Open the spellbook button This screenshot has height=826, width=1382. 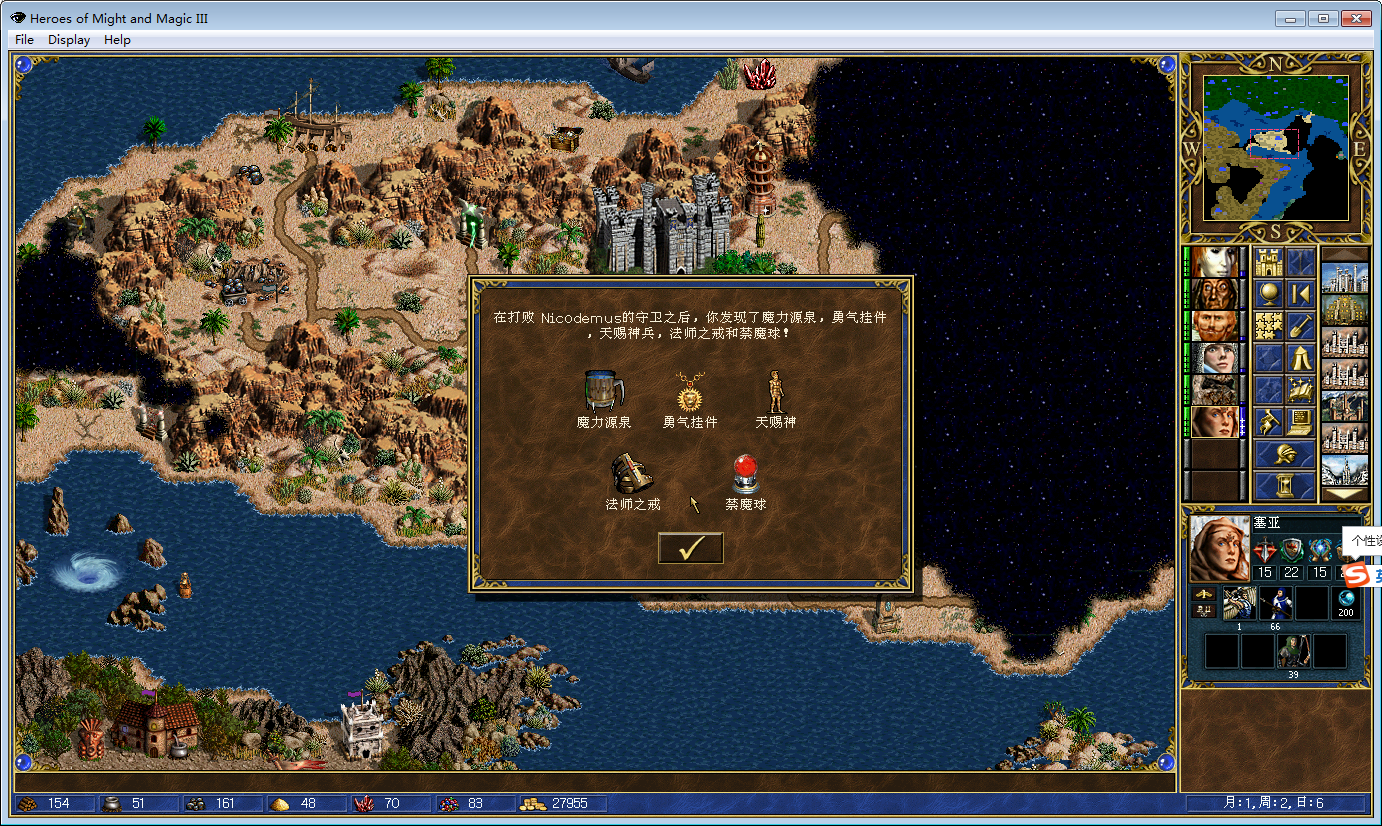[1299, 388]
